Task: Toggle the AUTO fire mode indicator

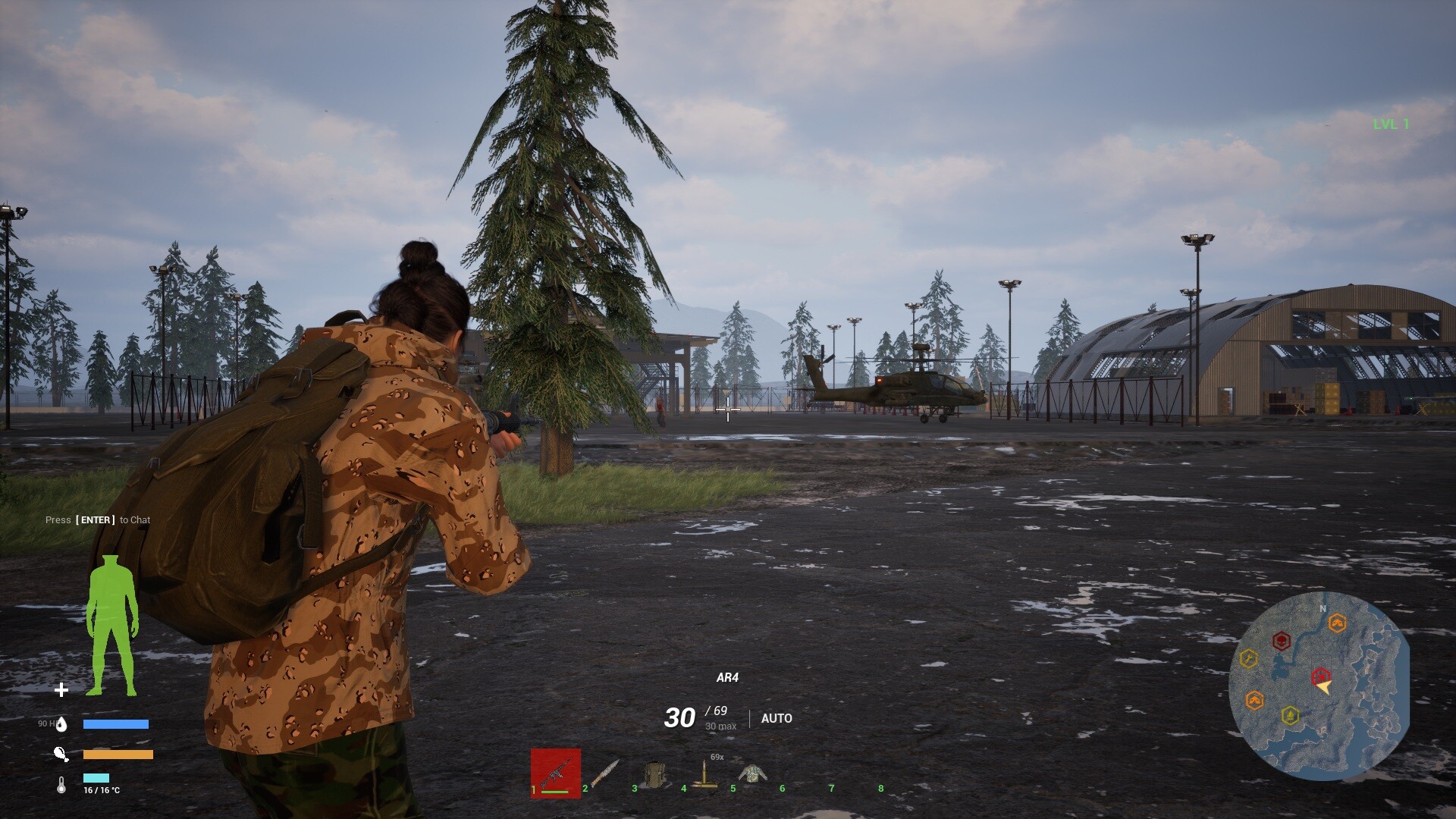Action: 778,718
